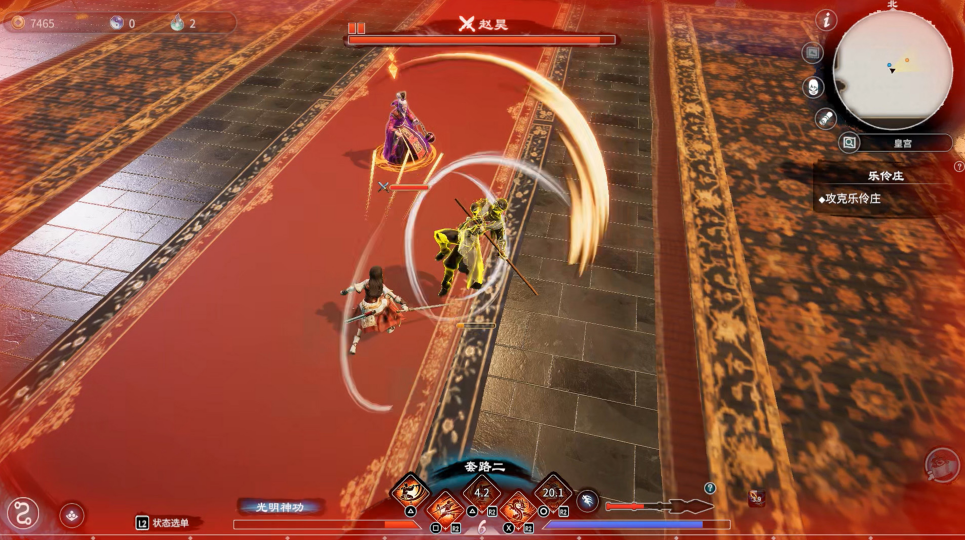This screenshot has width=965, height=540.
Task: Click the help icon above spear gauge
Action: coord(710,488)
